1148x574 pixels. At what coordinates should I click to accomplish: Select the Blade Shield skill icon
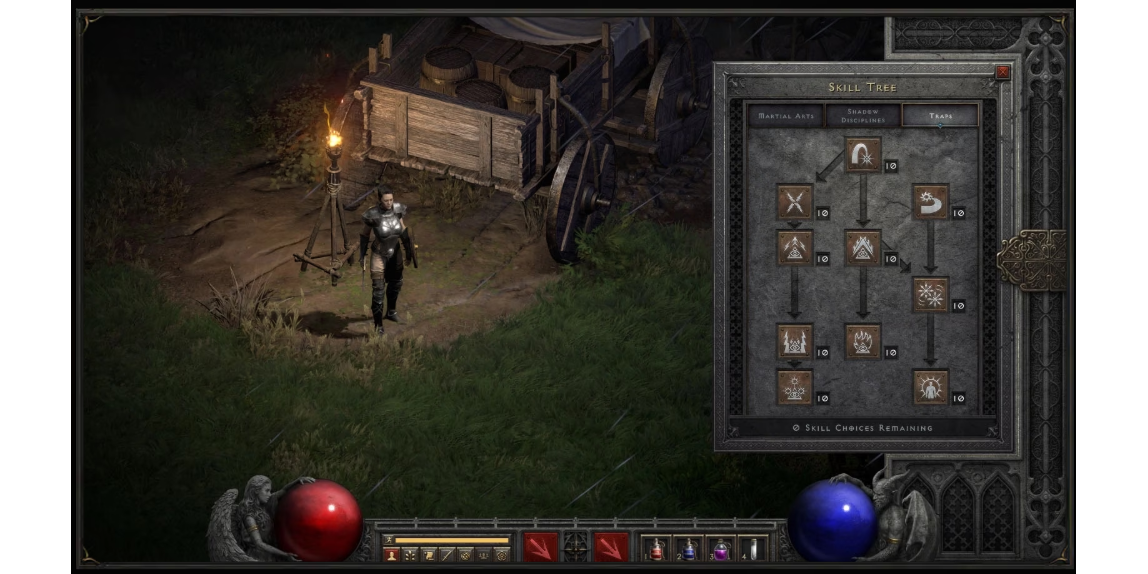930,387
